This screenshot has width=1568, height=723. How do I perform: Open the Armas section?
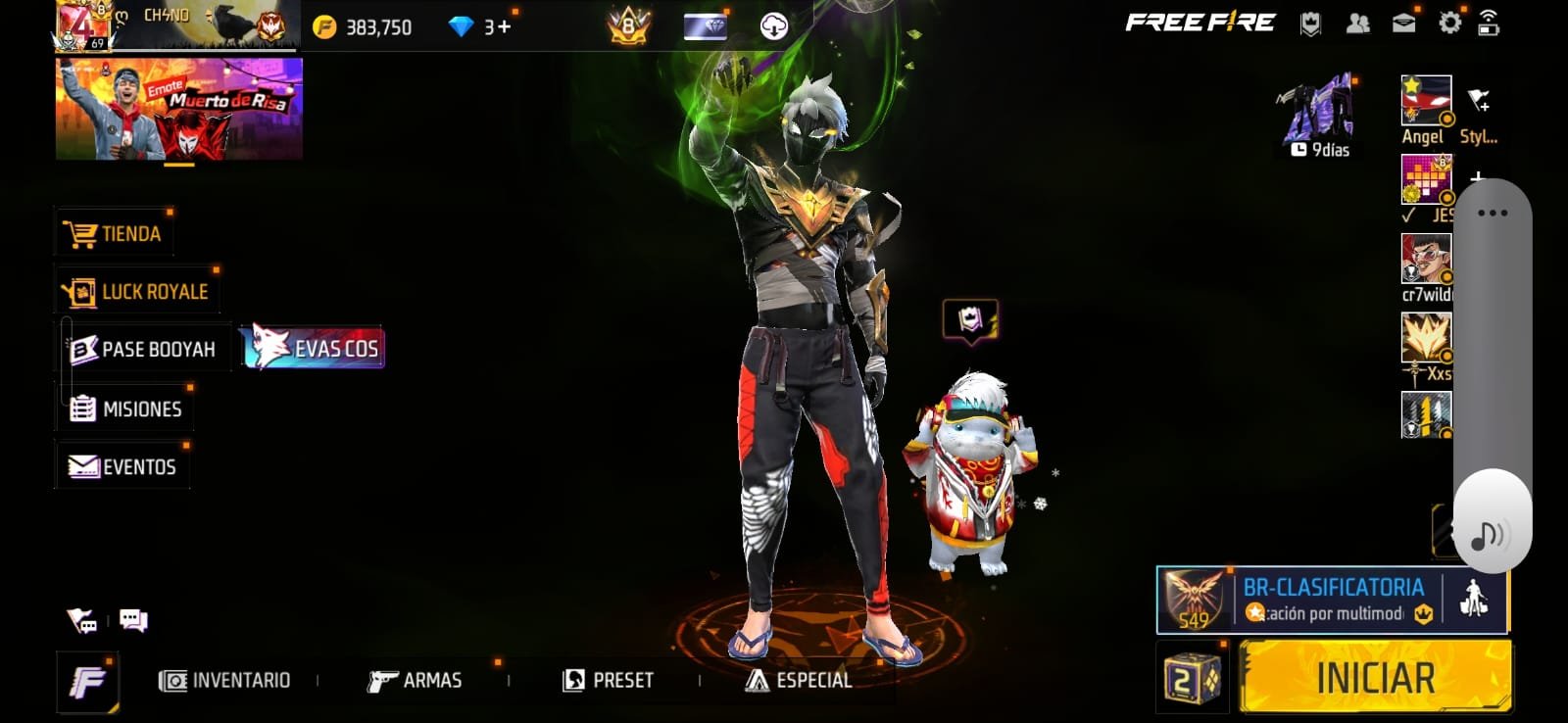[x=415, y=681]
